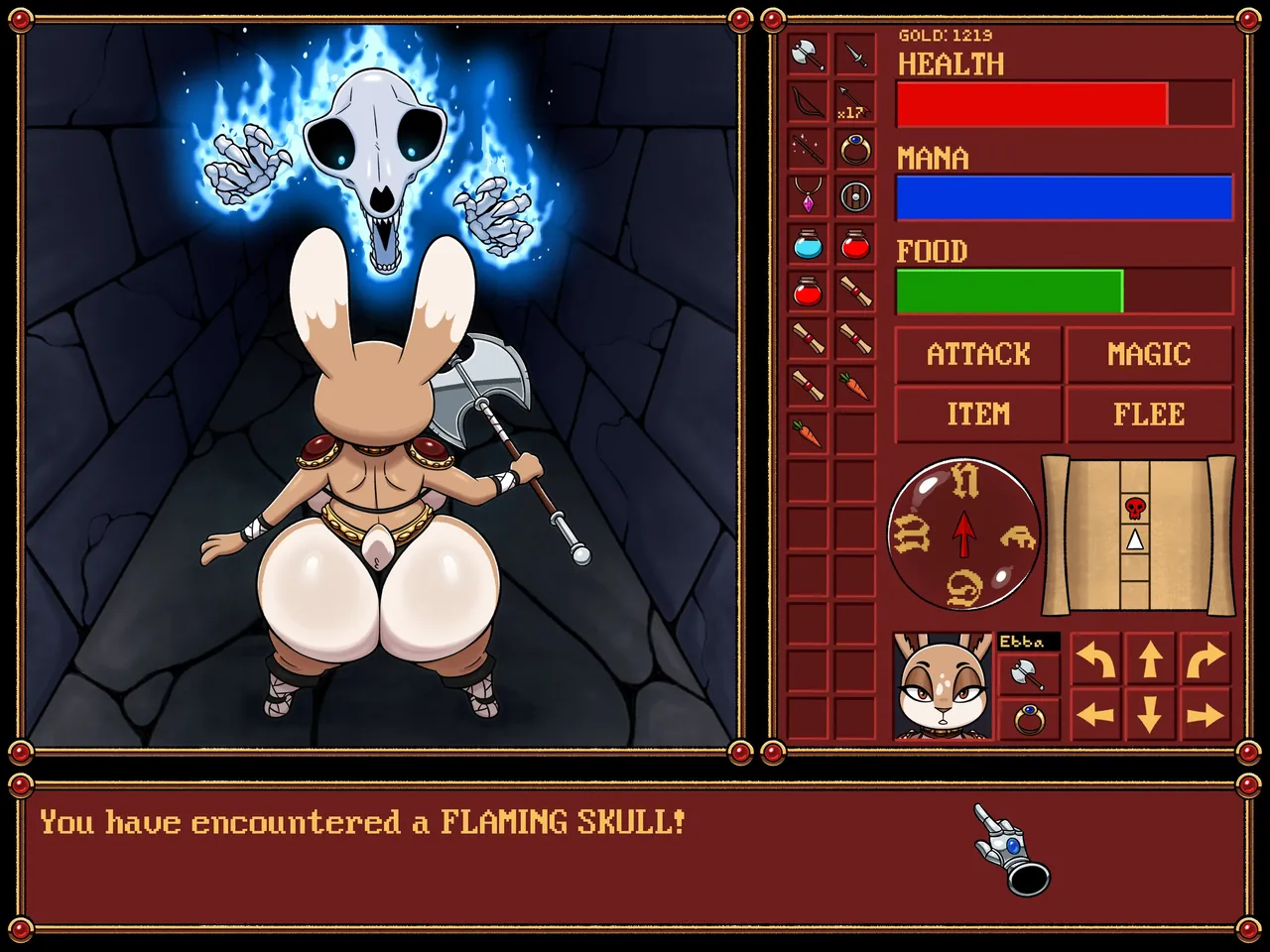Click the equipped axe beside Ebba's portrait

(1029, 674)
